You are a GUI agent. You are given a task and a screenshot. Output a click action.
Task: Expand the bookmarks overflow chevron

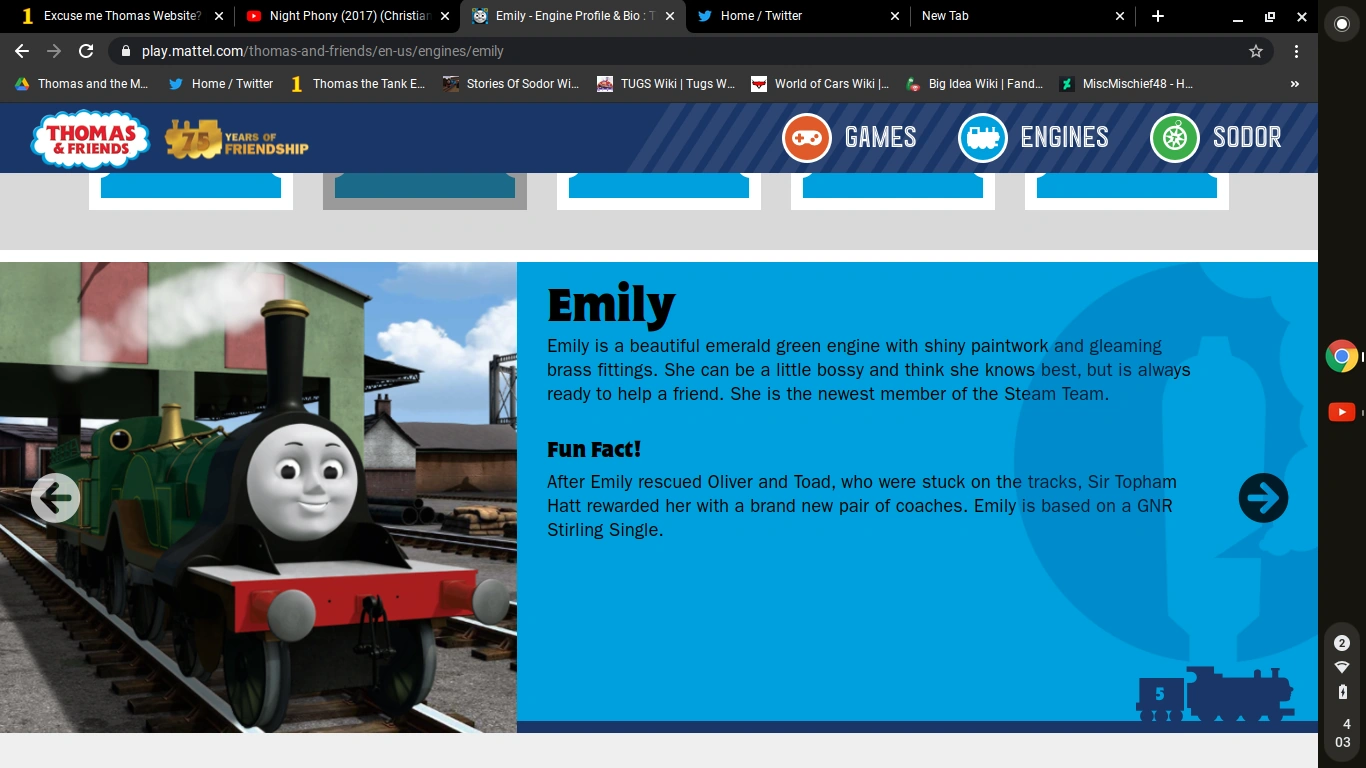pos(1294,84)
